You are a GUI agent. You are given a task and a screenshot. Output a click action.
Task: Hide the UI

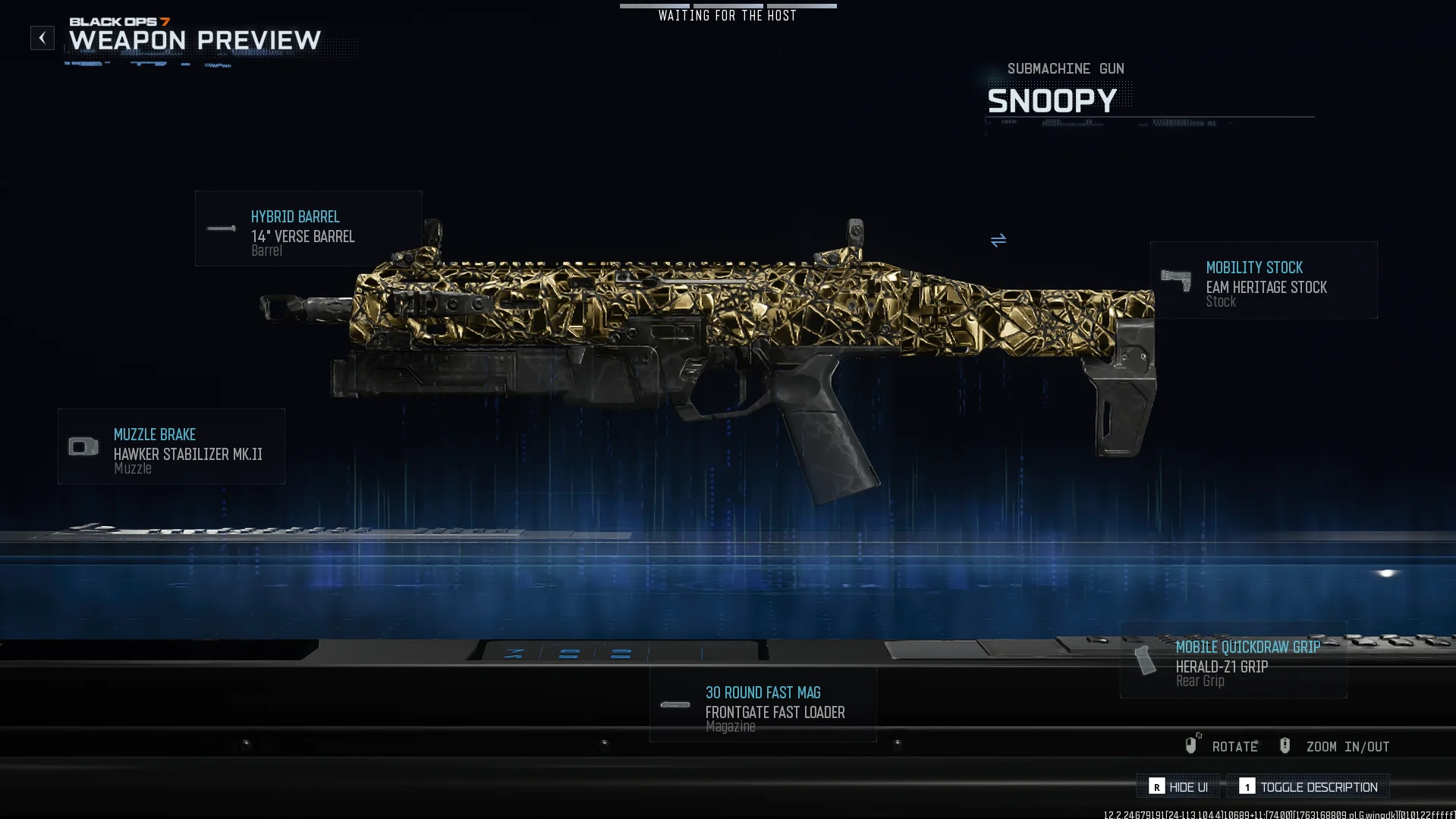(x=1178, y=787)
